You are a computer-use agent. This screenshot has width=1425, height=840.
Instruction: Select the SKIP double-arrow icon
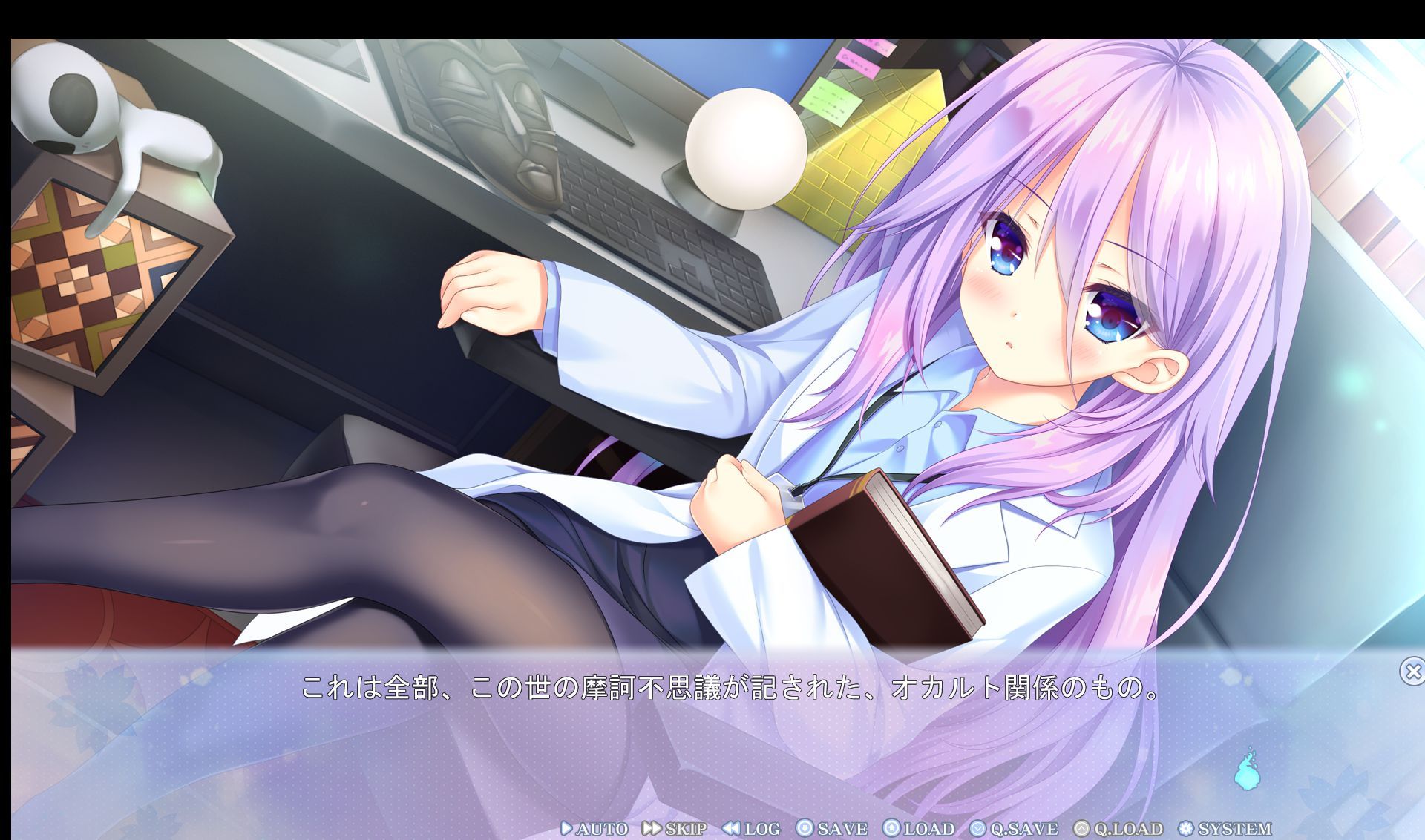pos(650,828)
